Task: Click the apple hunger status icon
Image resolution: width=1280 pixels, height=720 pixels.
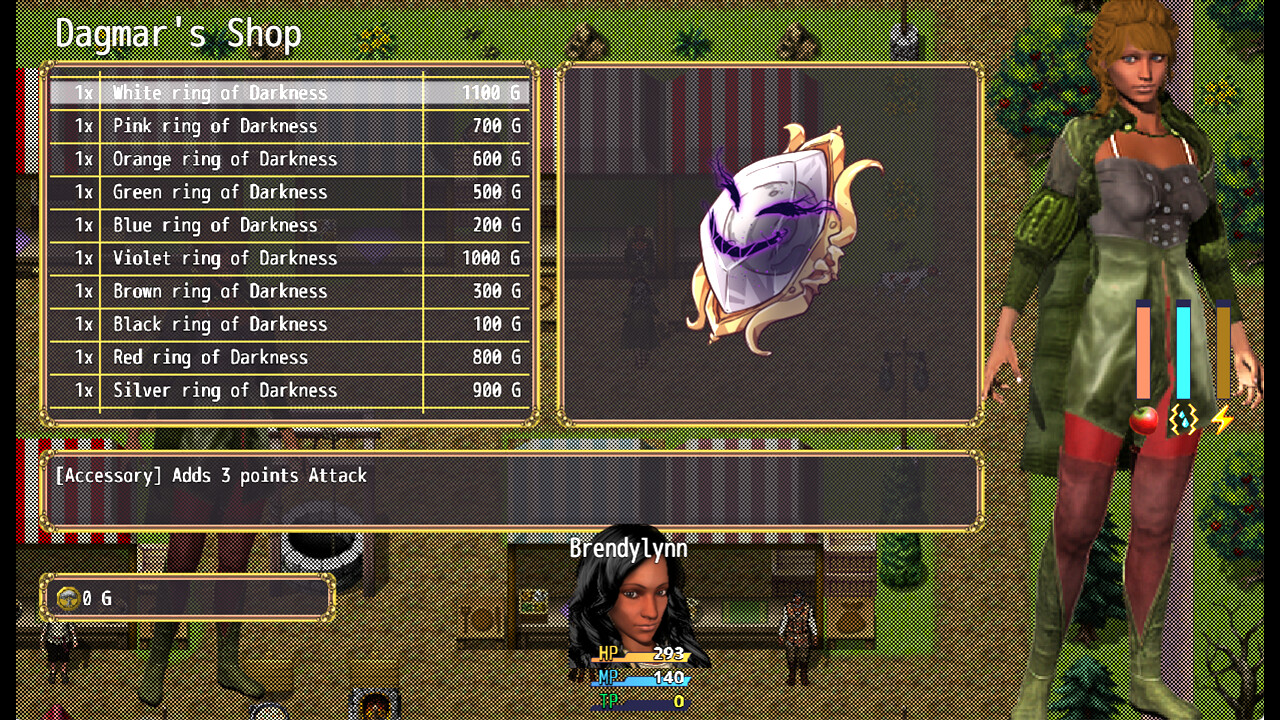Action: tap(1142, 421)
